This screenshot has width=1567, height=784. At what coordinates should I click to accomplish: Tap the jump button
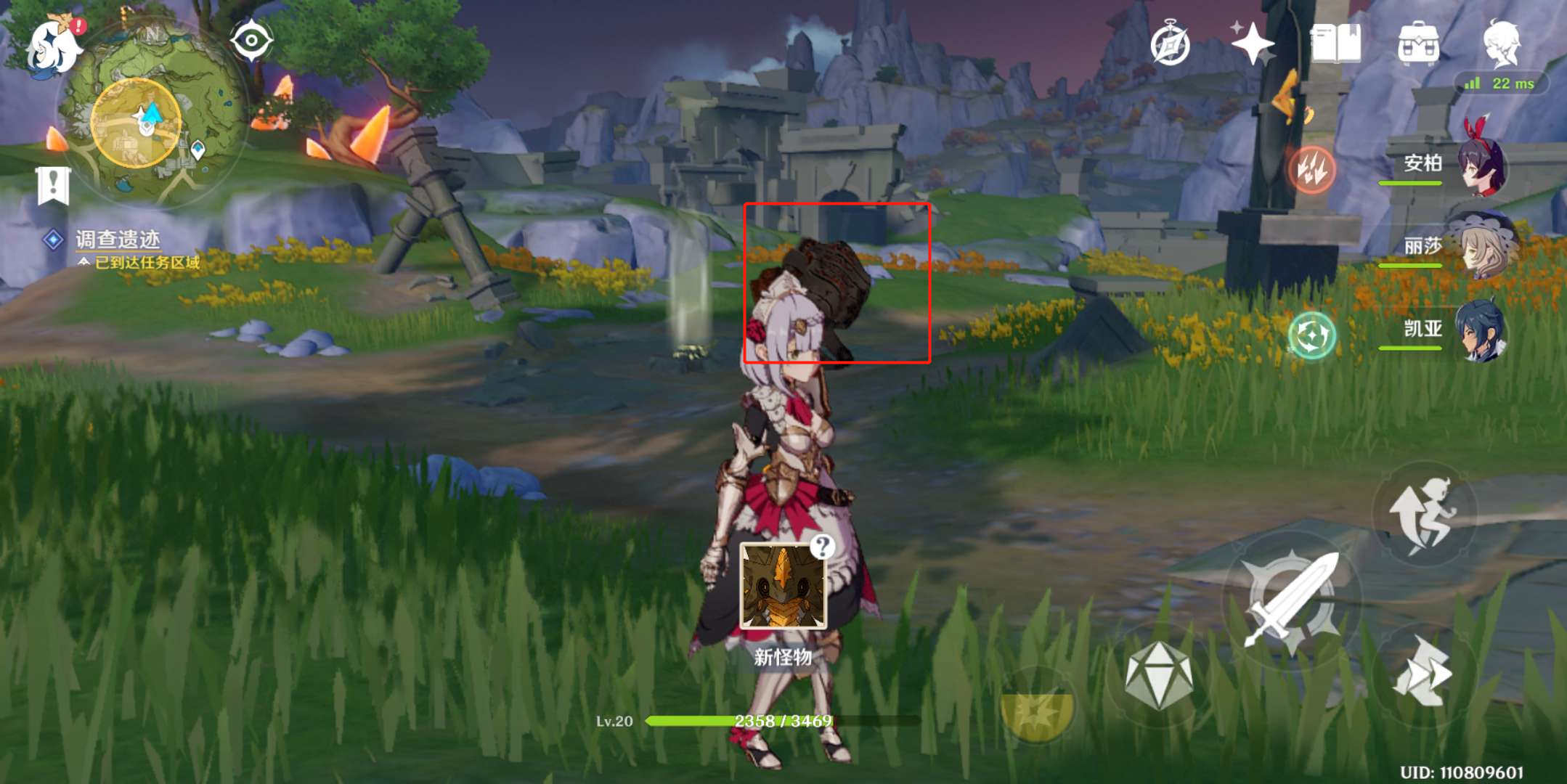[1423, 514]
